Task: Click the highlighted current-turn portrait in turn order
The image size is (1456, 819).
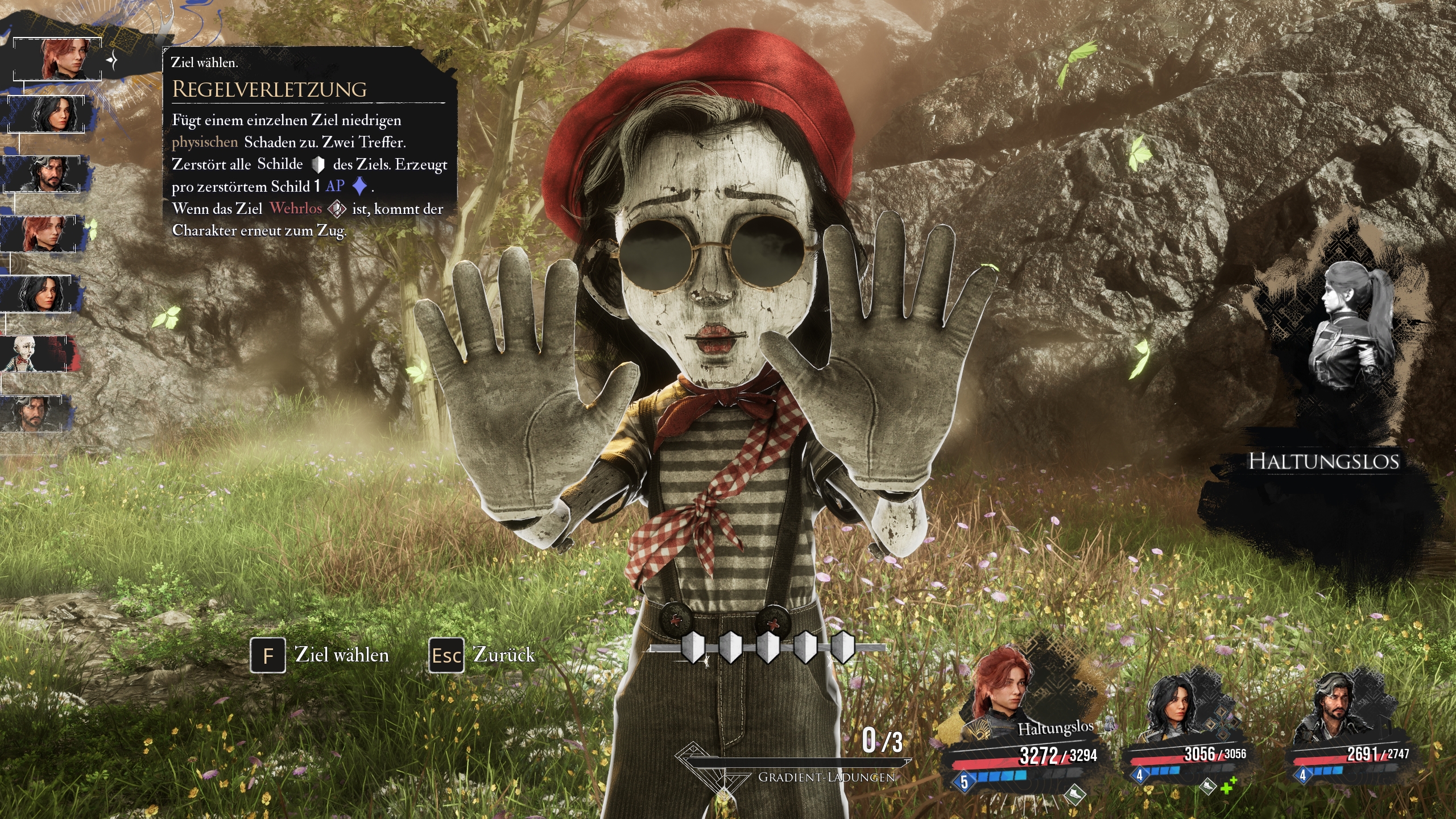Action: [x=57, y=59]
